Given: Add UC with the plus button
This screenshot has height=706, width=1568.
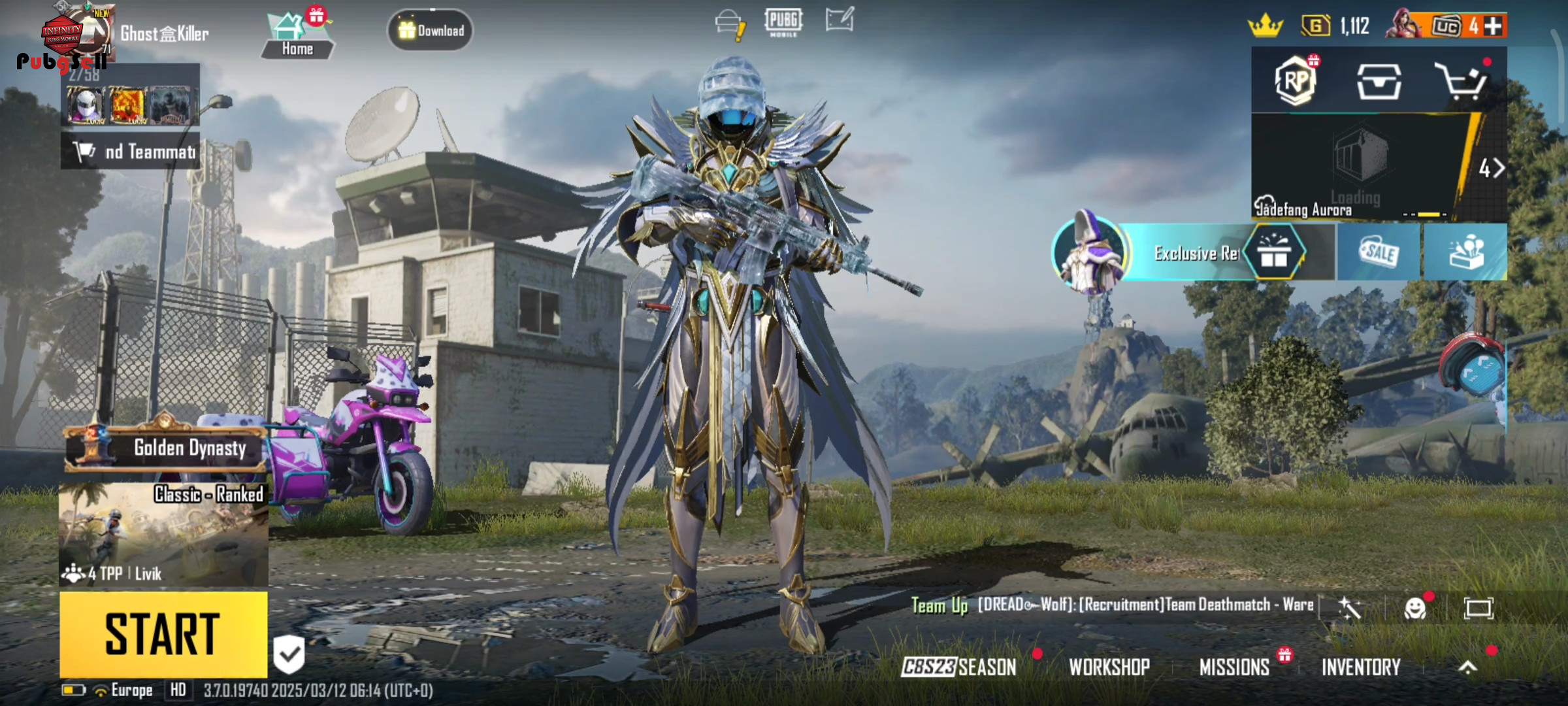Looking at the screenshot, I should coord(1494,26).
